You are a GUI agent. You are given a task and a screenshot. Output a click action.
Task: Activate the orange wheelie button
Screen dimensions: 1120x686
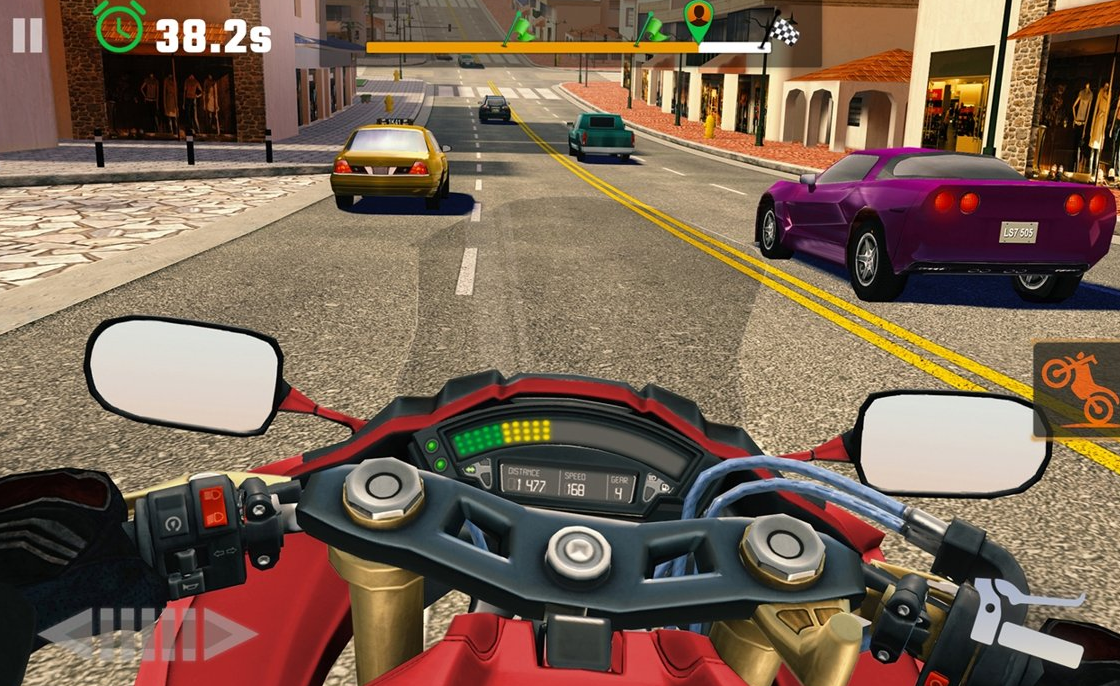point(1078,389)
